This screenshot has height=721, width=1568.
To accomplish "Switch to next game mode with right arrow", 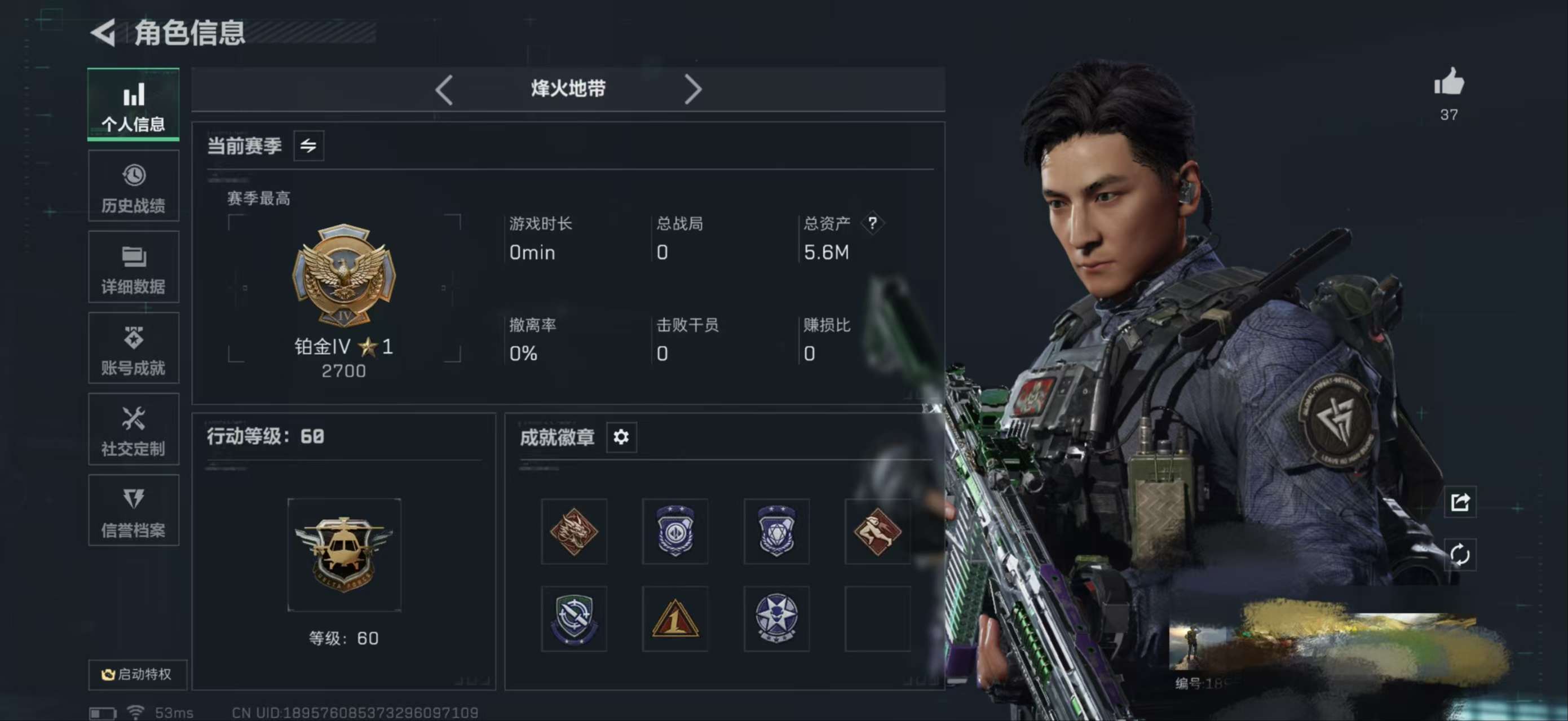I will coord(693,90).
